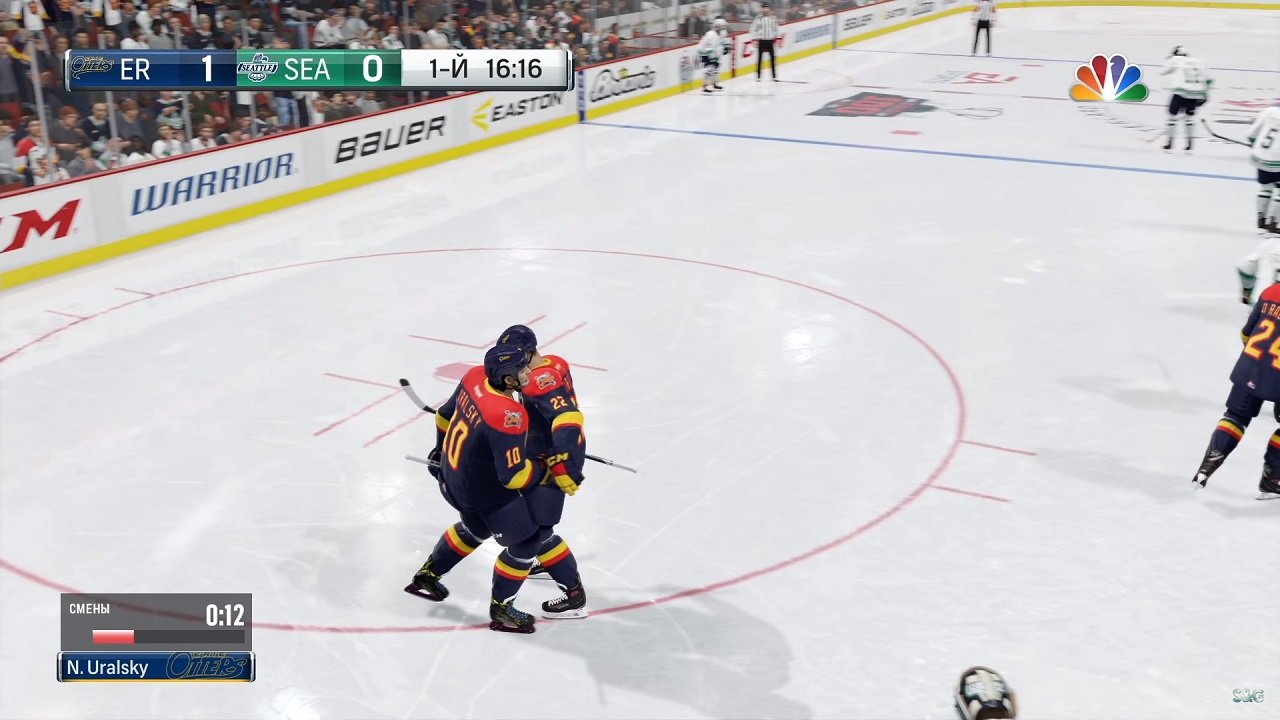This screenshot has height=720, width=1280.
Task: Expand the N. Uralsky nameplate
Action: coord(155,667)
